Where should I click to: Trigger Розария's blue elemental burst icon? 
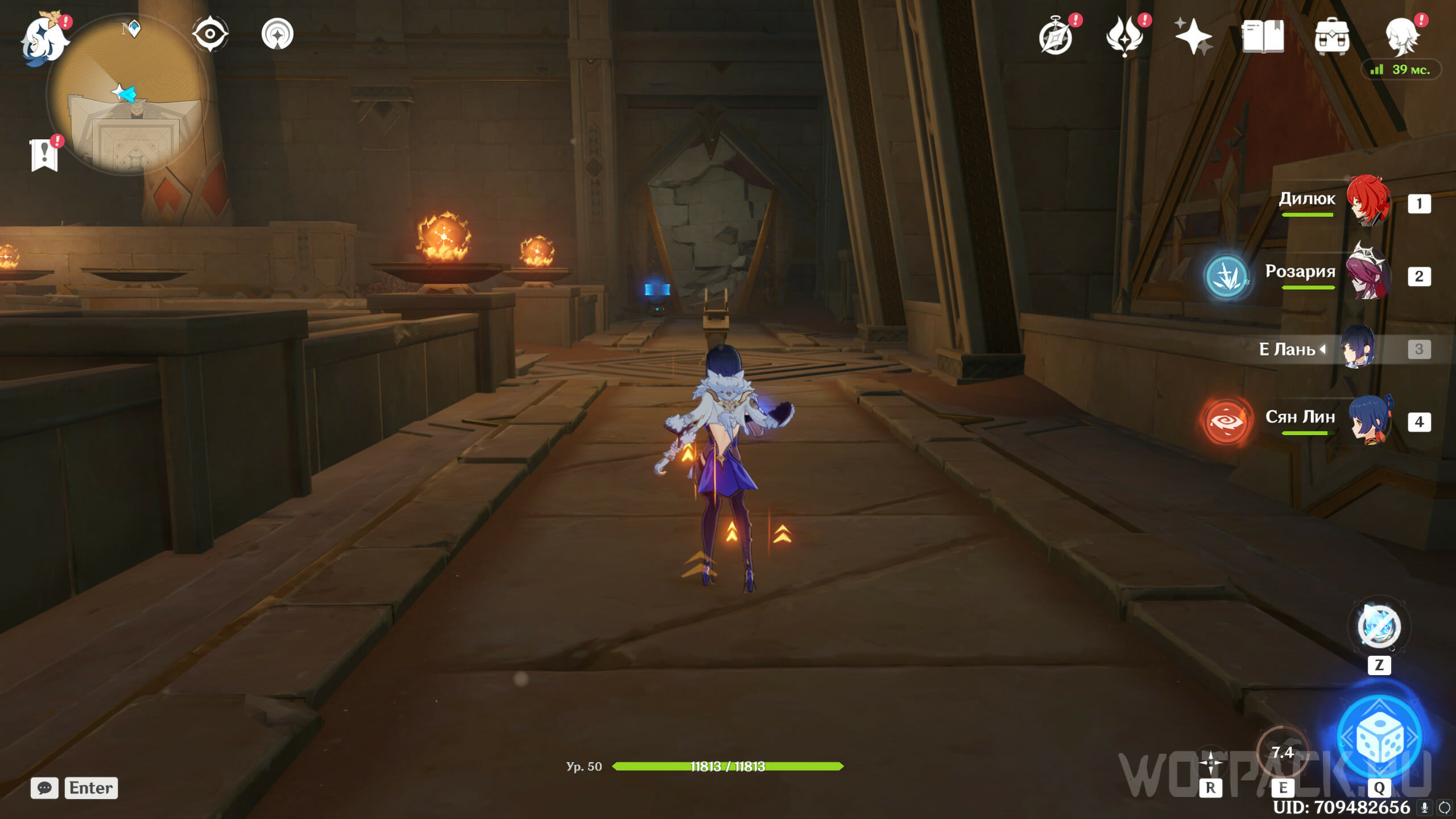point(1227,276)
